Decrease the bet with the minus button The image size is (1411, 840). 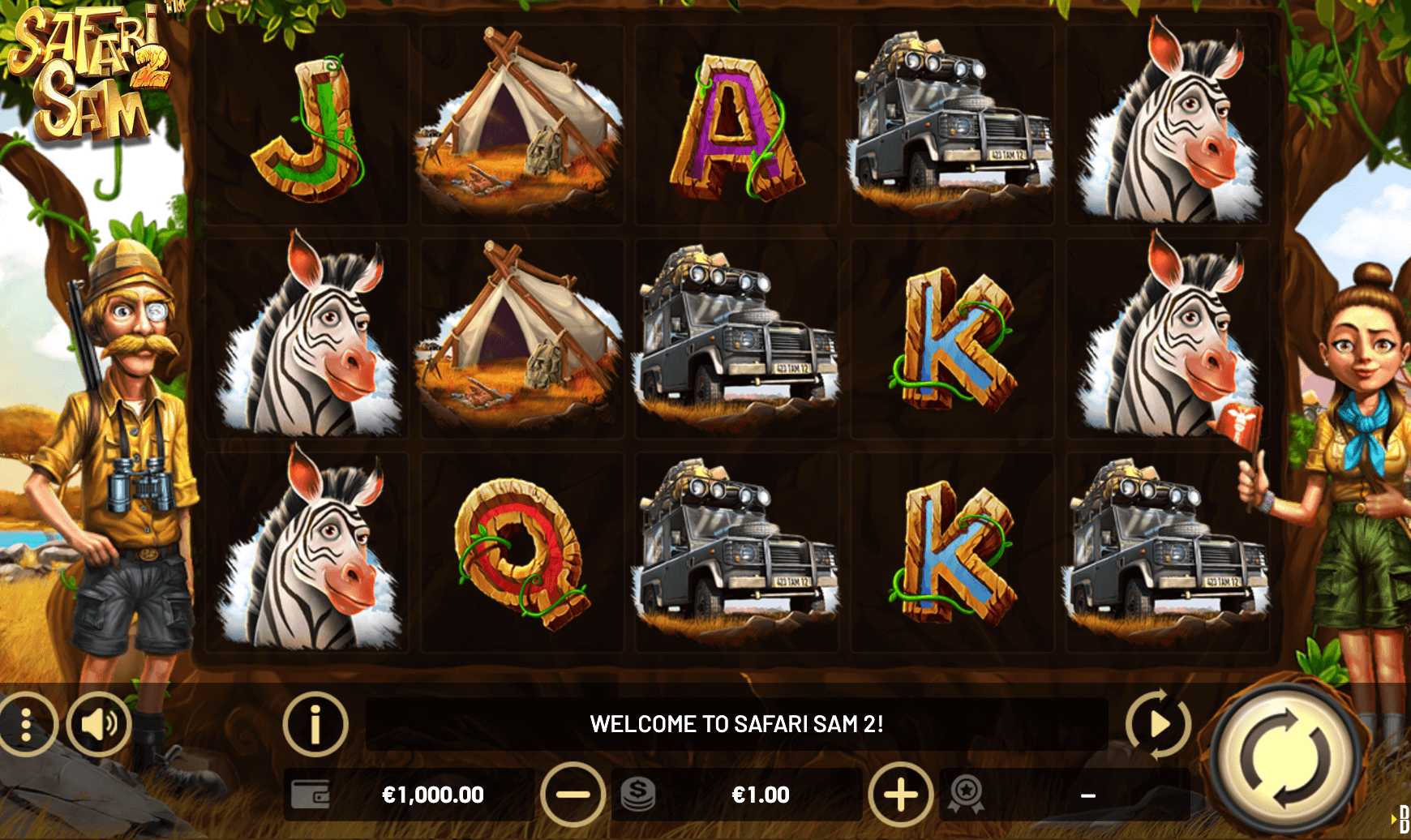click(x=573, y=795)
